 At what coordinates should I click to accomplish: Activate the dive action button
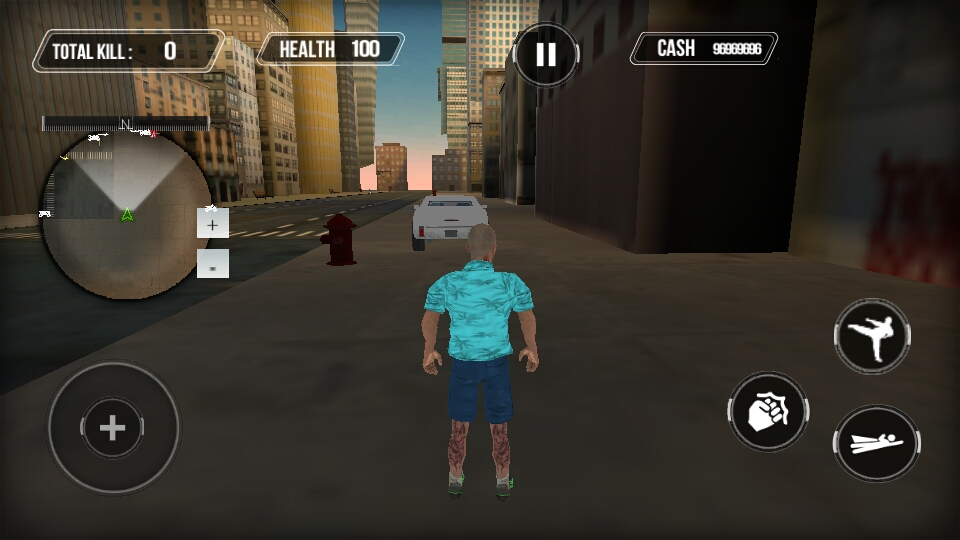[876, 443]
